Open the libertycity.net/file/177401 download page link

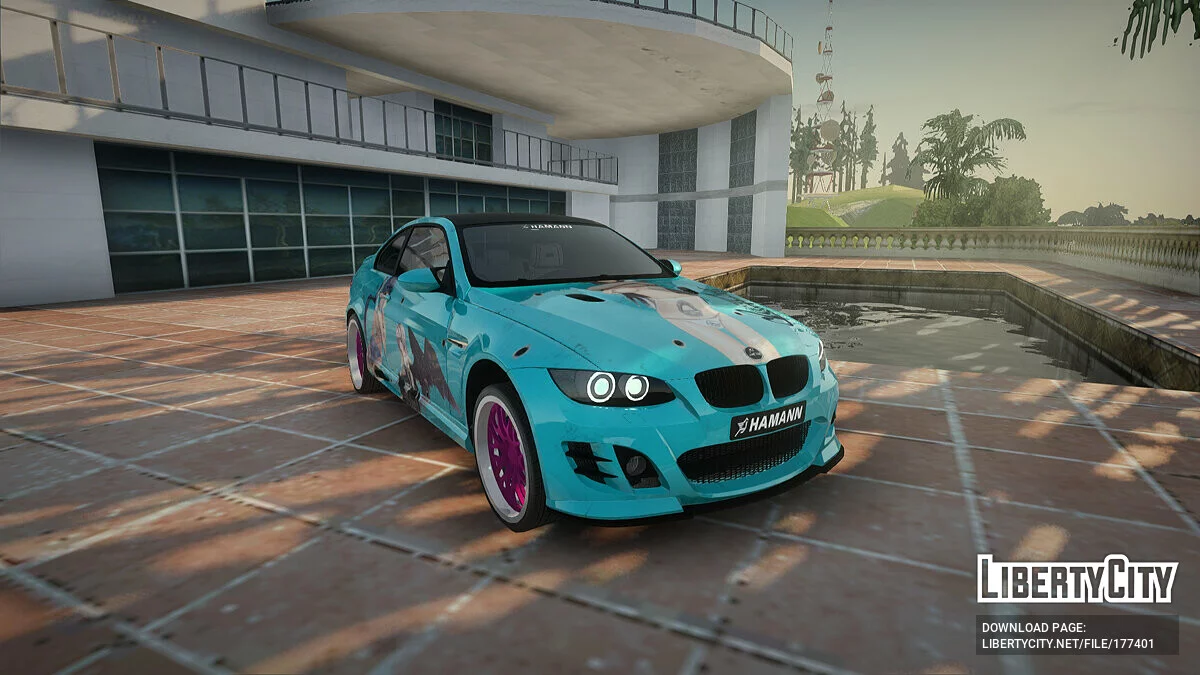pos(1067,645)
